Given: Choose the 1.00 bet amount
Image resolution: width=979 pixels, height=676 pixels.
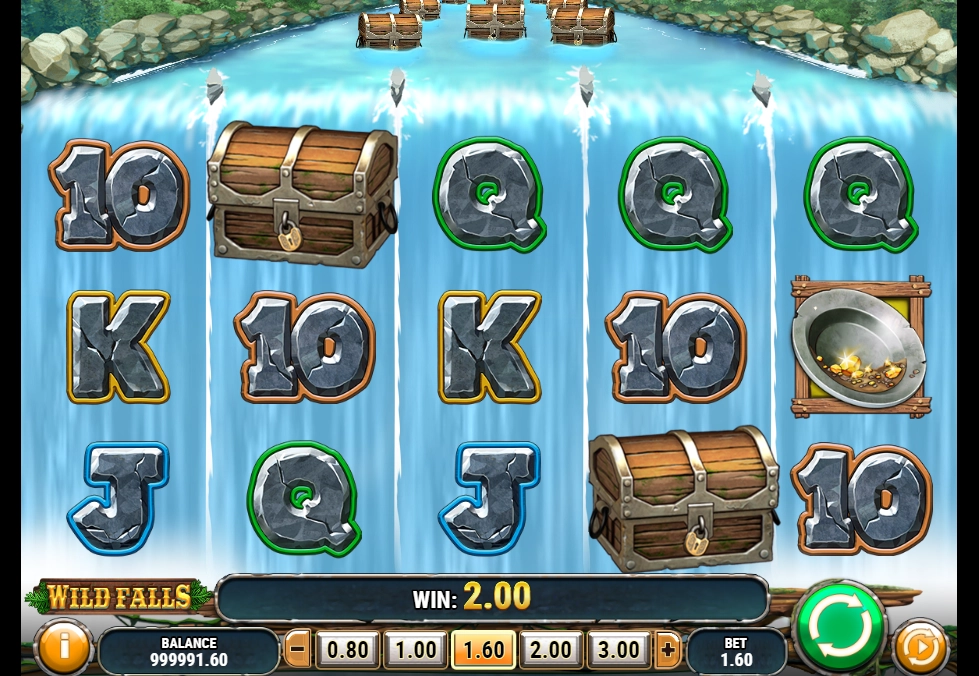Looking at the screenshot, I should point(416,650).
